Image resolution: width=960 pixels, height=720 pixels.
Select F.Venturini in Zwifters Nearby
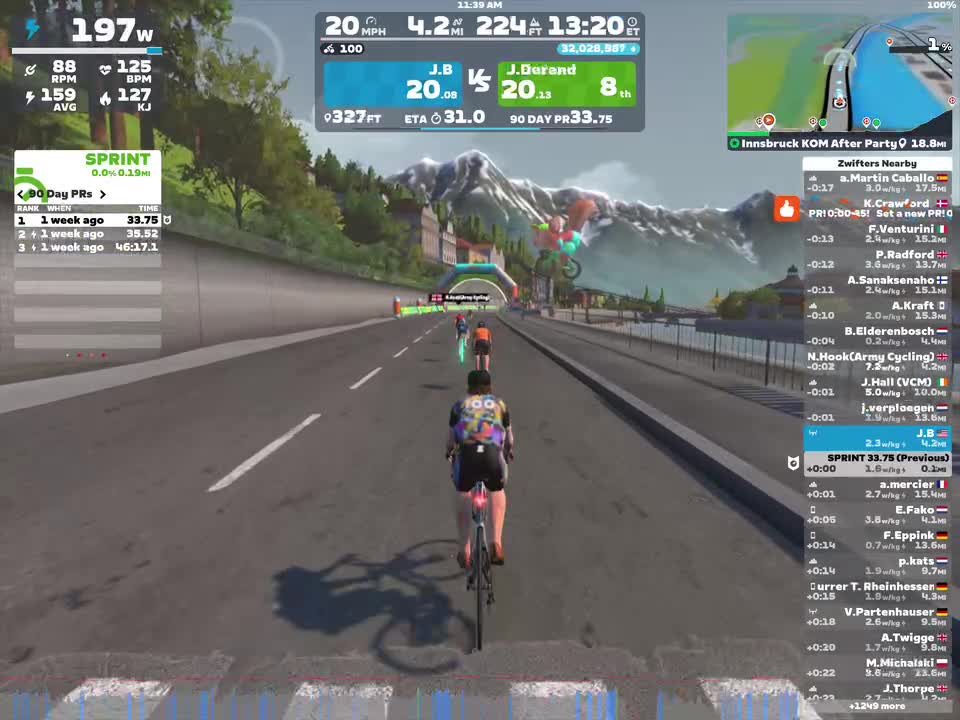tap(877, 234)
